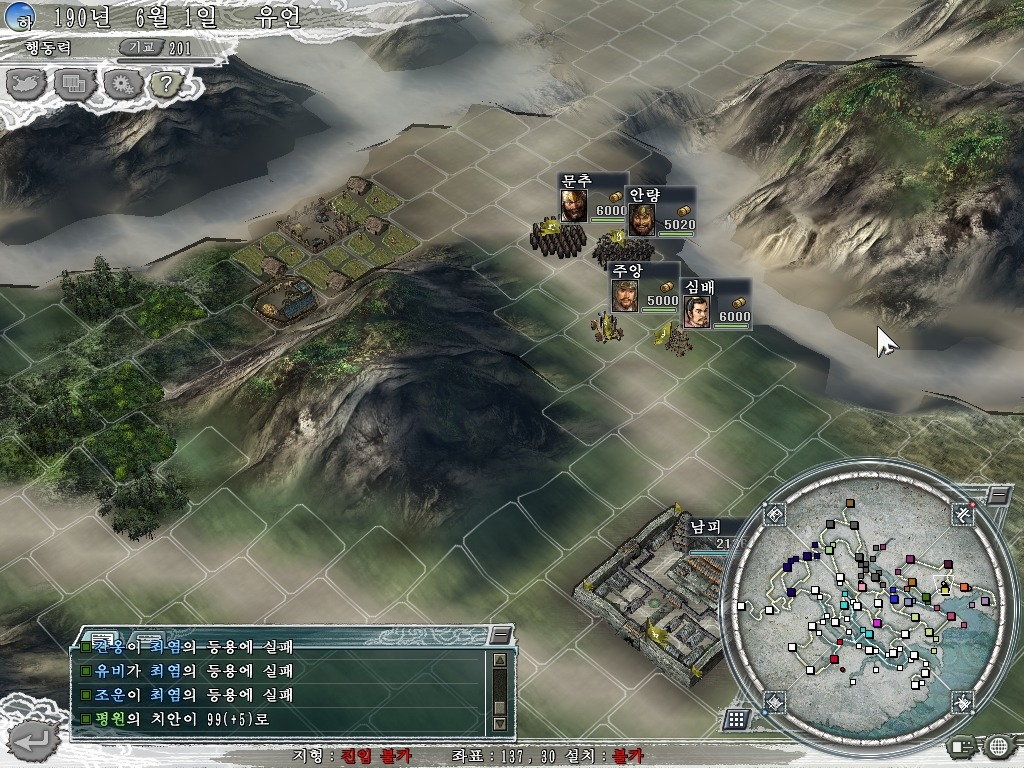Viewport: 1024px width, 768px height.
Task: Click the map overview button in top-left toolbar
Action: click(x=28, y=83)
